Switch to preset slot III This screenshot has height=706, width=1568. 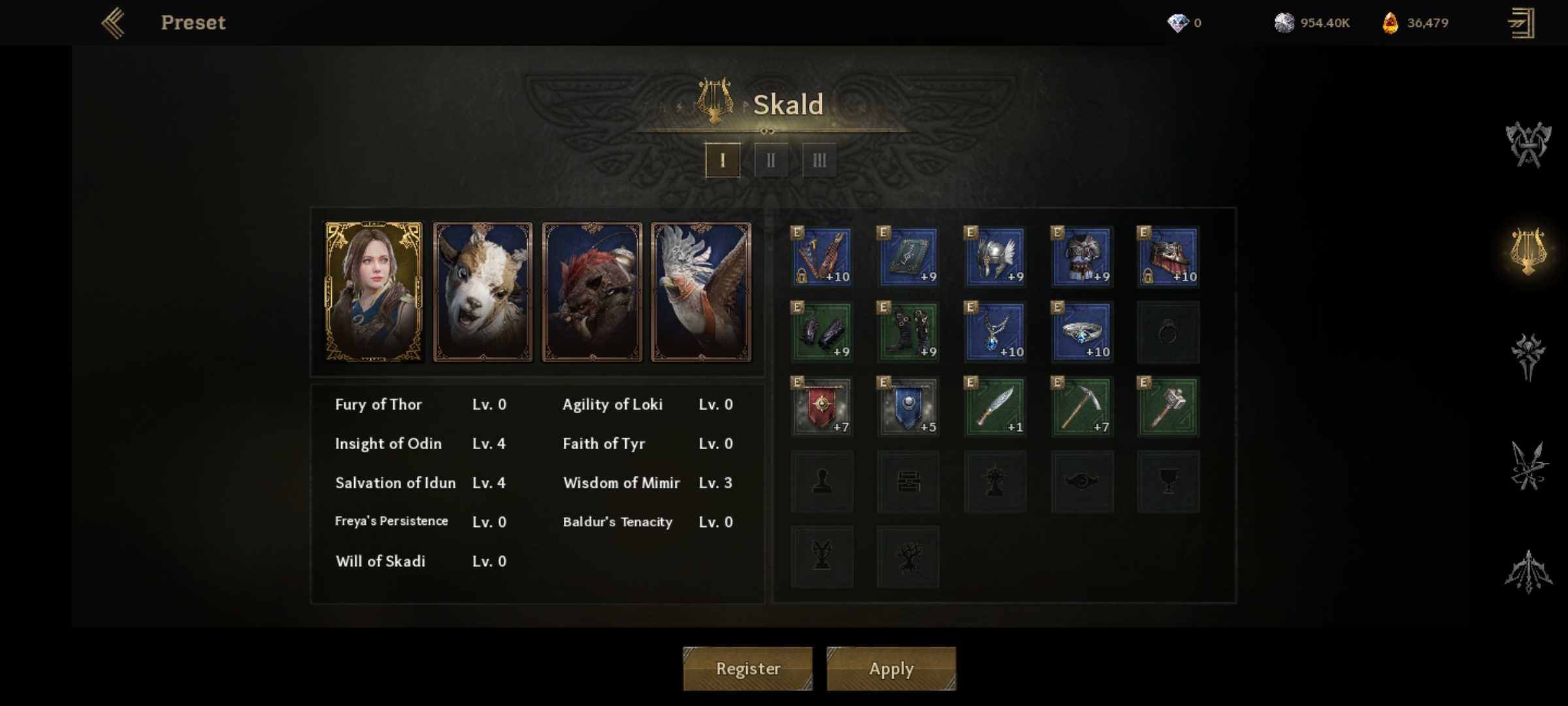pyautogui.click(x=819, y=160)
